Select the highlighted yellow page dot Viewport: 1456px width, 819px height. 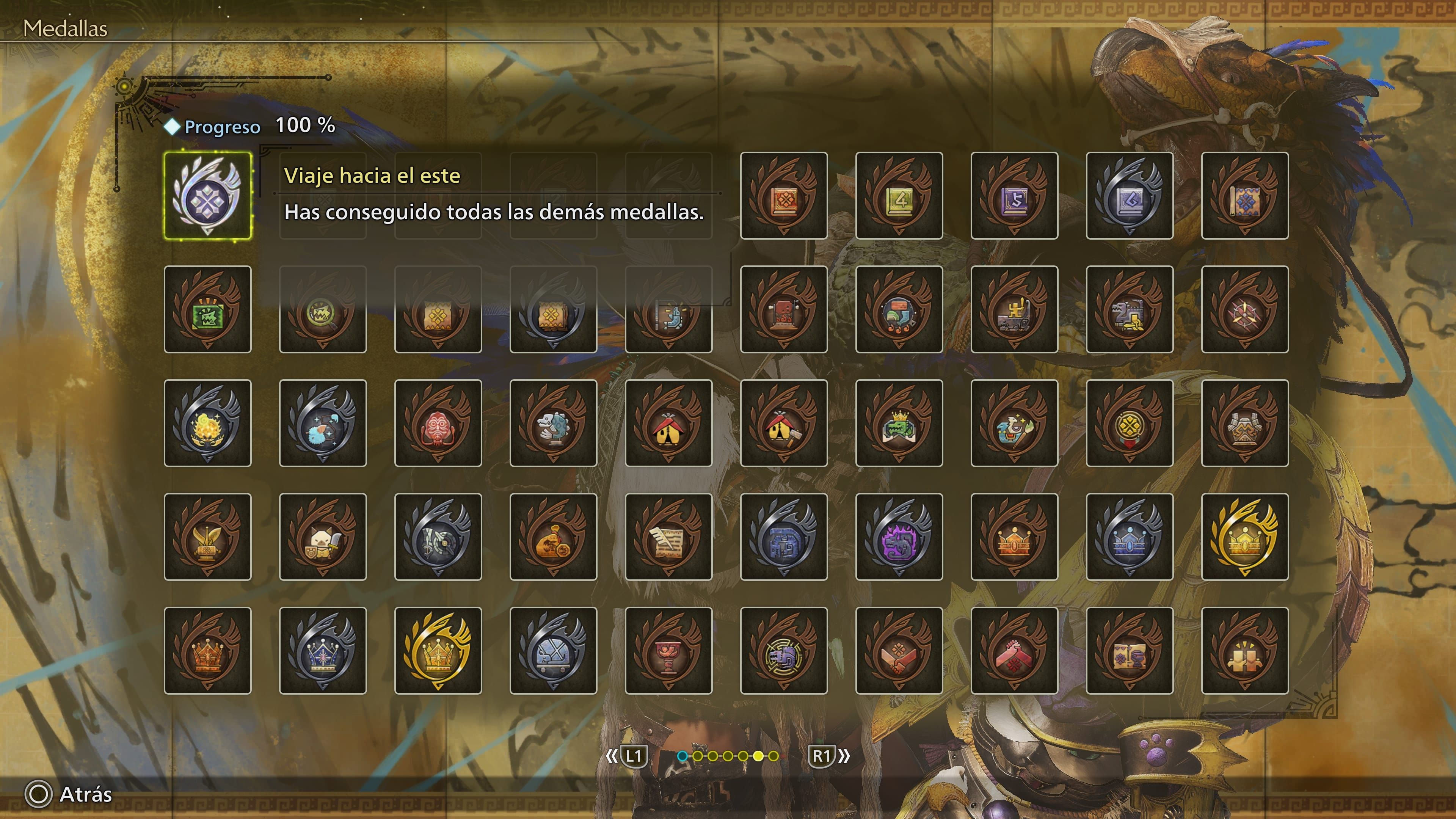tap(758, 756)
